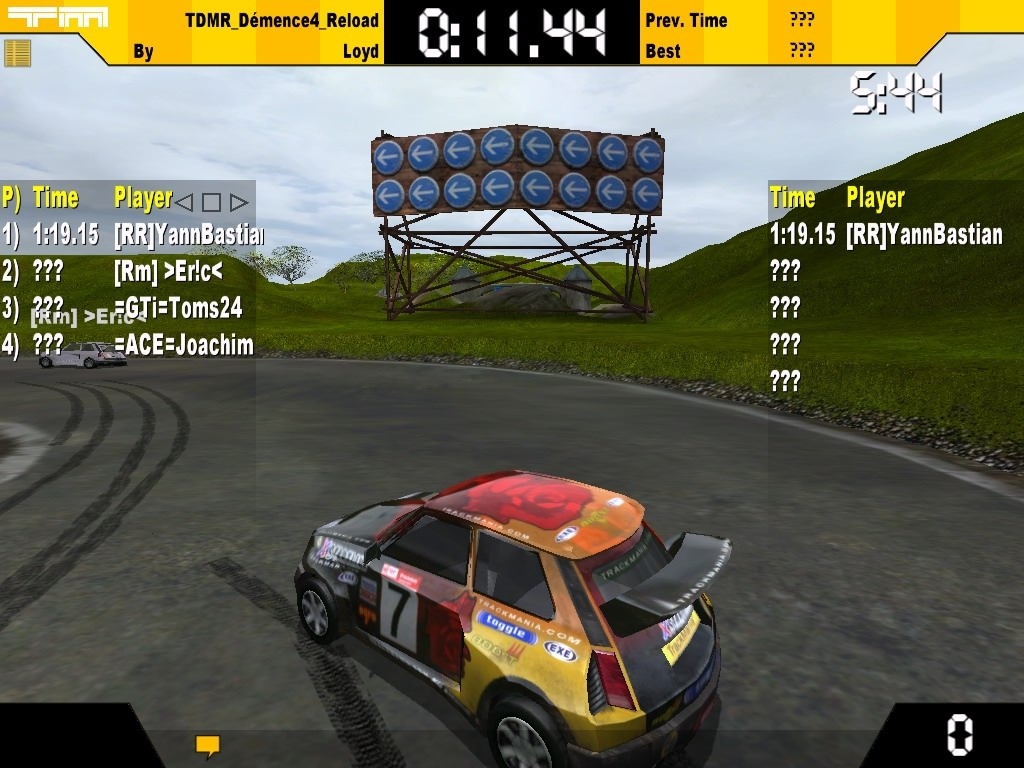Pick the =ACE=Joachim player row
The height and width of the screenshot is (768, 1024).
point(183,346)
